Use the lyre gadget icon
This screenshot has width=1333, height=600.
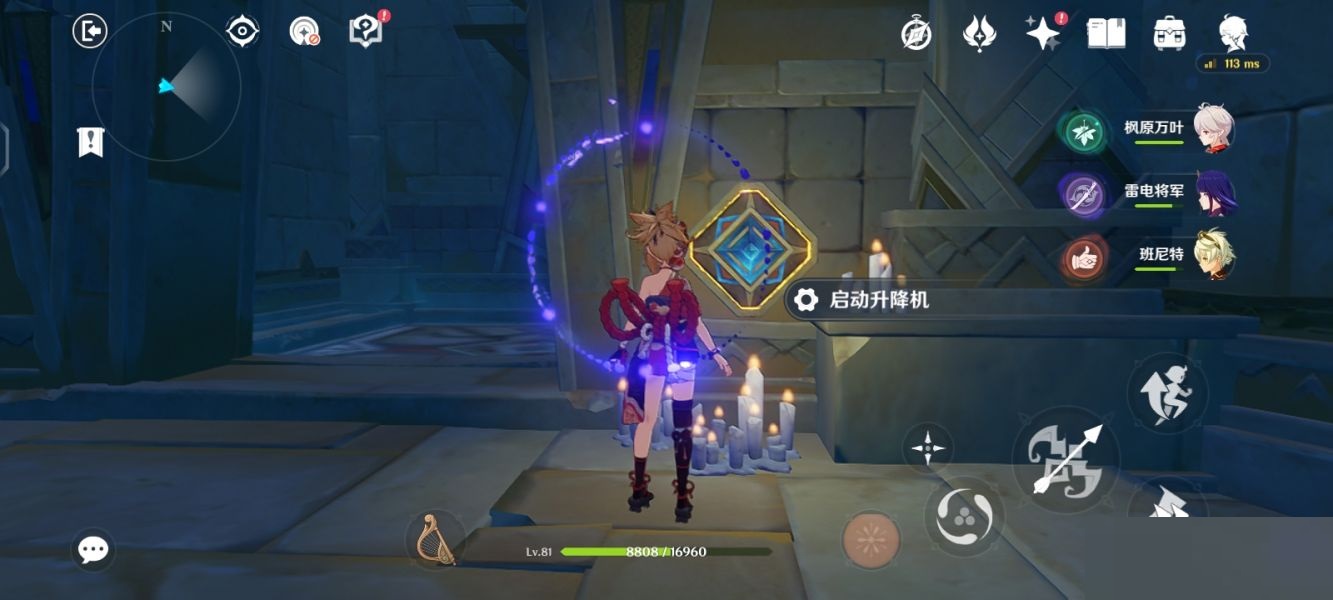tap(435, 538)
